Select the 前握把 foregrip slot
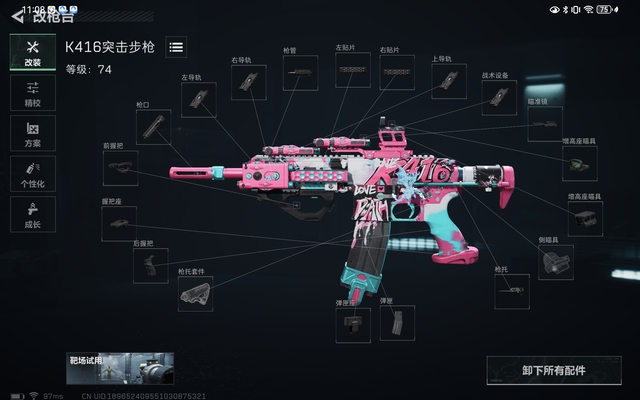The height and width of the screenshot is (400, 640). [120, 167]
